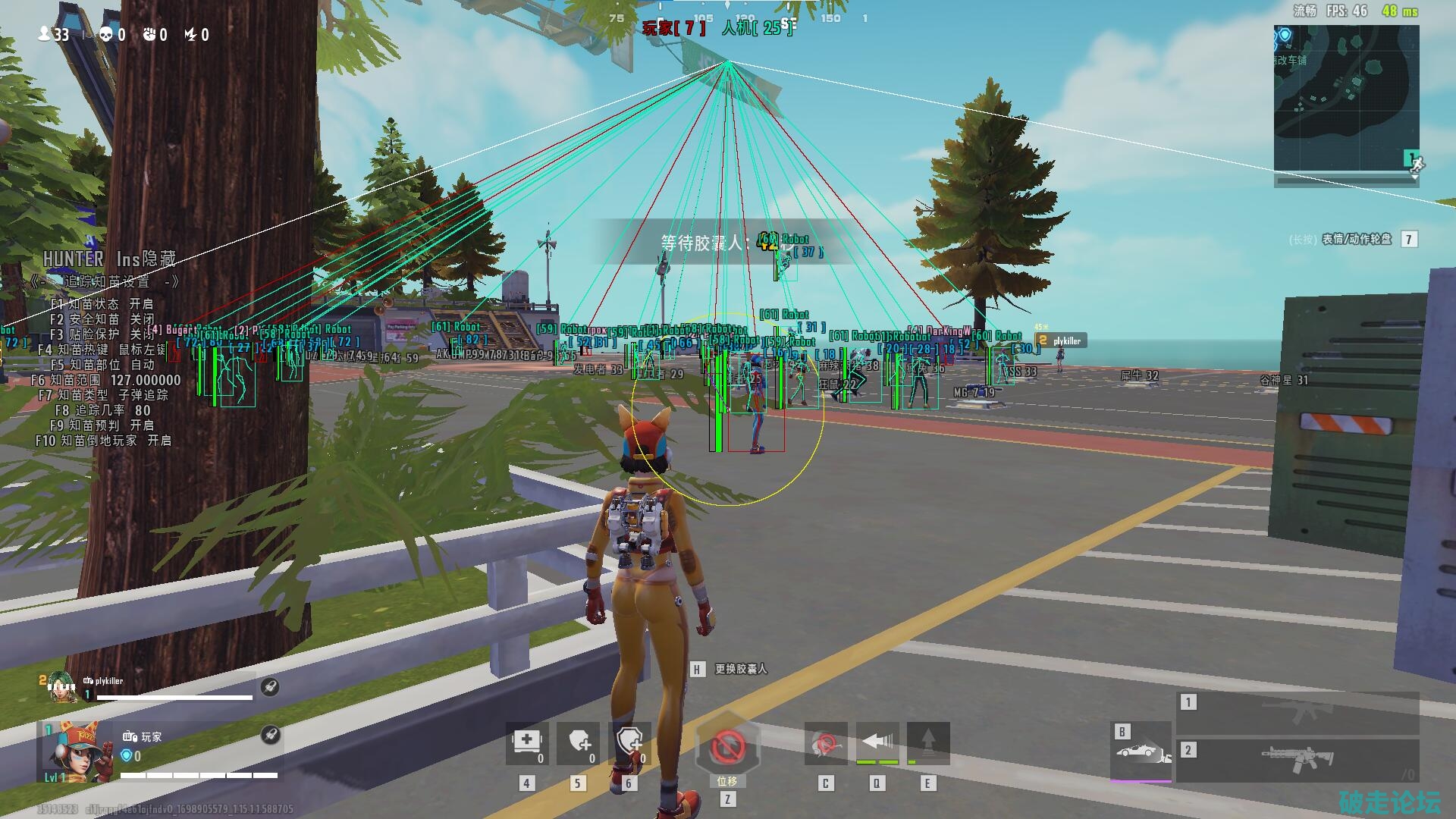Click the rocket icon beside plykiller

[x=270, y=687]
